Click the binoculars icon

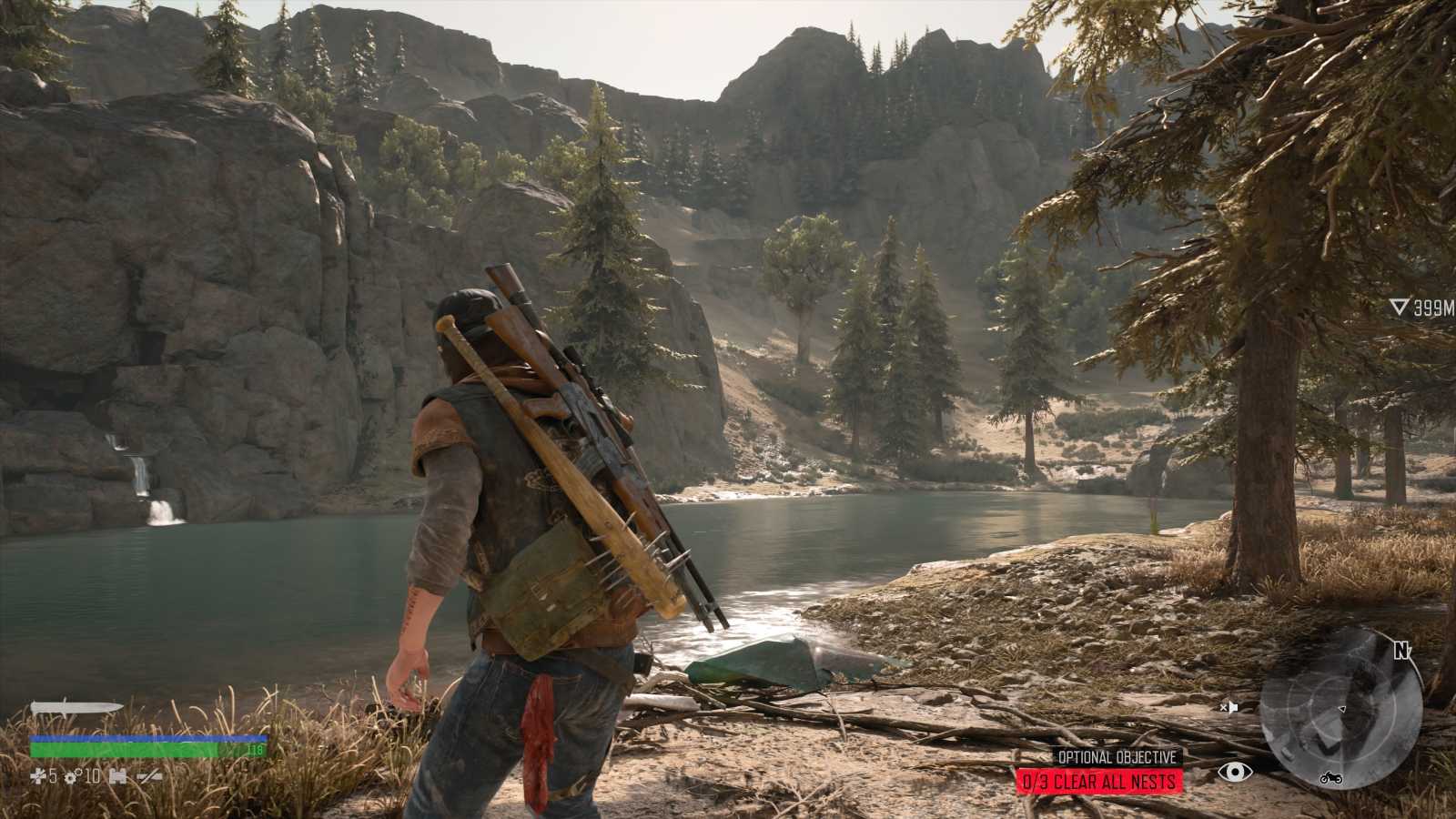[x=116, y=776]
